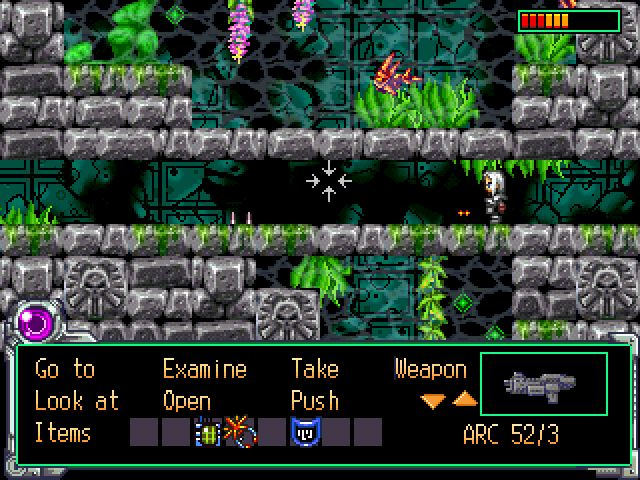Choose the "Go to" verb command

[65, 370]
